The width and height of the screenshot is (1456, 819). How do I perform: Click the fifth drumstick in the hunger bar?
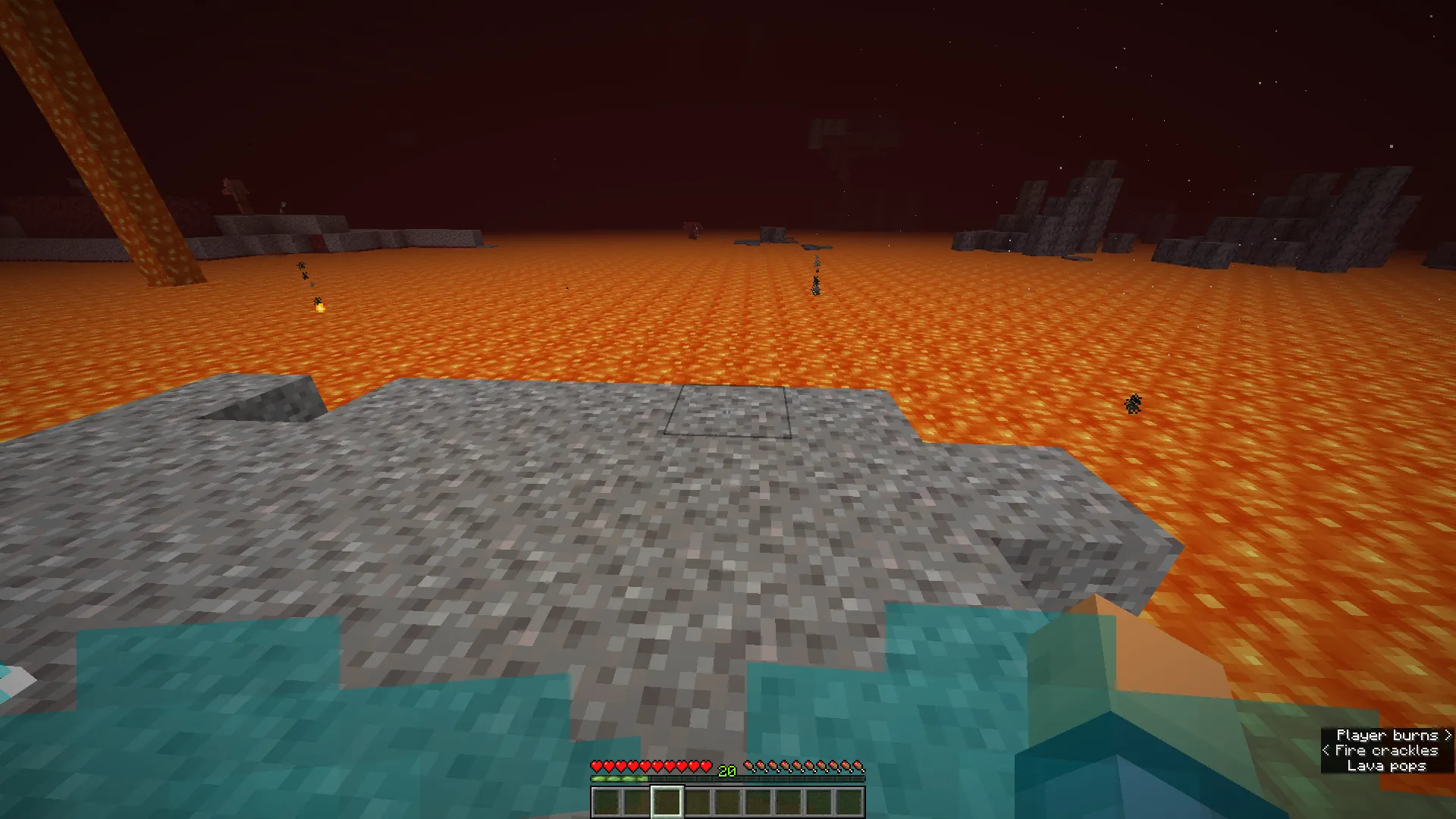tap(797, 766)
